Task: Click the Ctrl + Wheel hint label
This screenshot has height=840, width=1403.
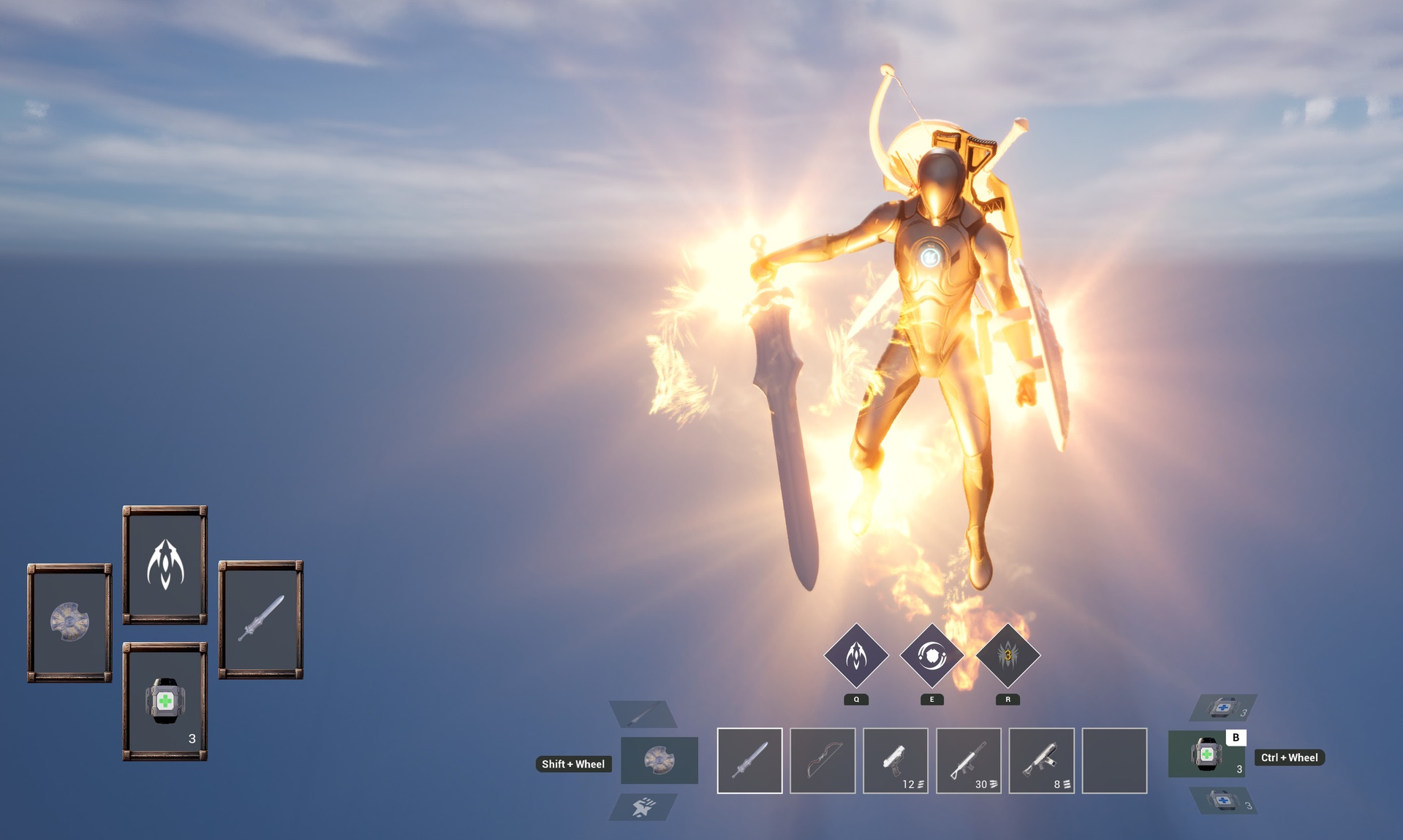Action: point(1288,757)
